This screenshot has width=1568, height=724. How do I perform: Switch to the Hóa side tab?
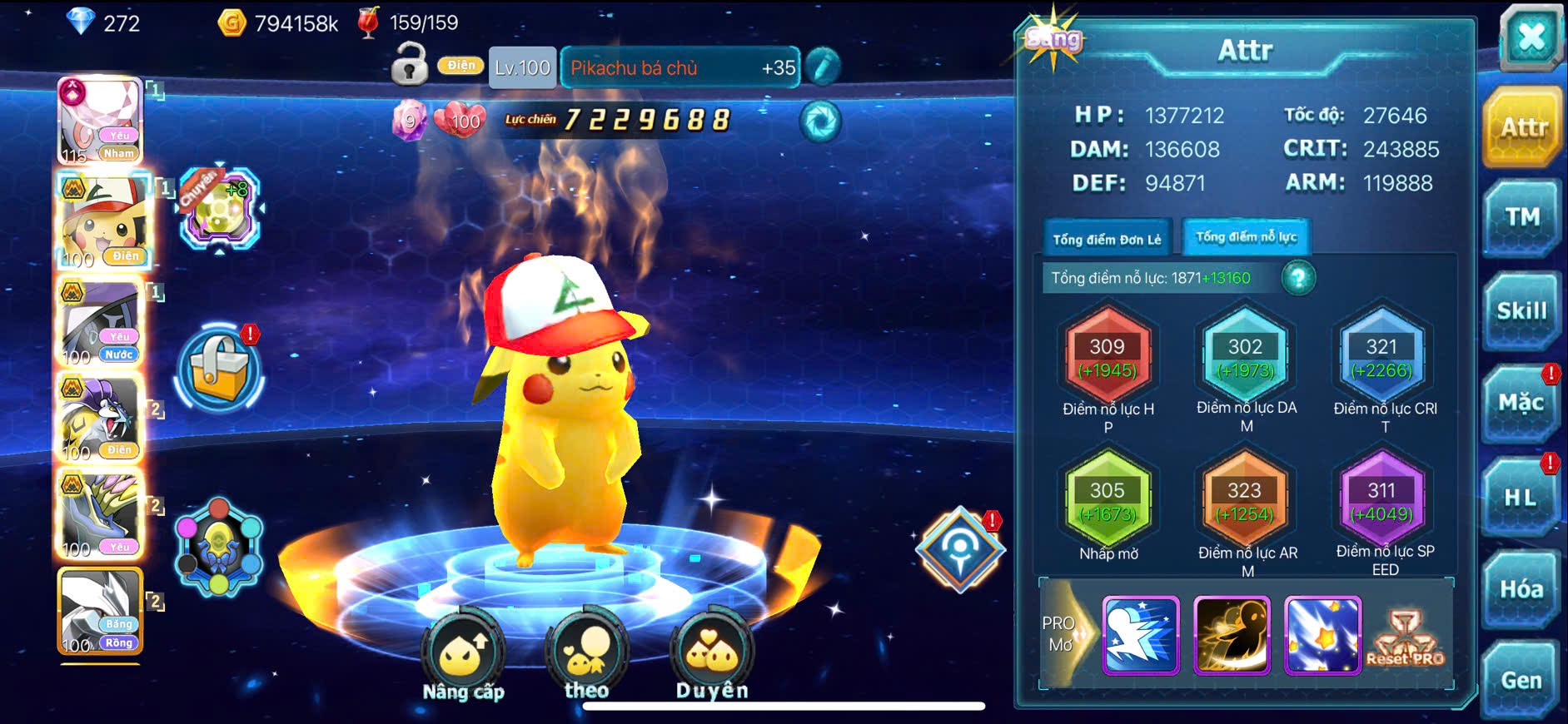coord(1521,589)
